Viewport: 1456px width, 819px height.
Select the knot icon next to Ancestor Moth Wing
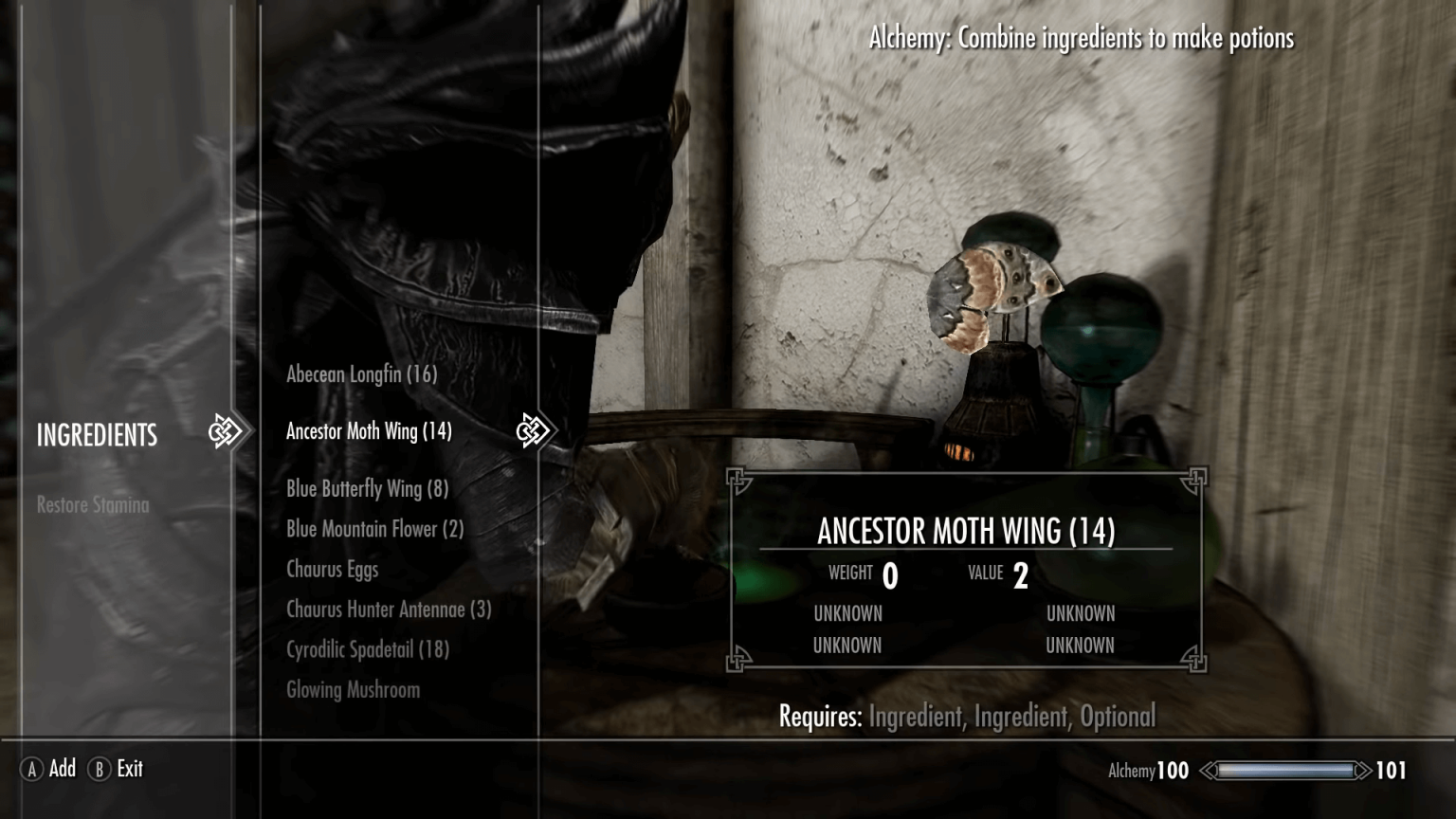(532, 430)
